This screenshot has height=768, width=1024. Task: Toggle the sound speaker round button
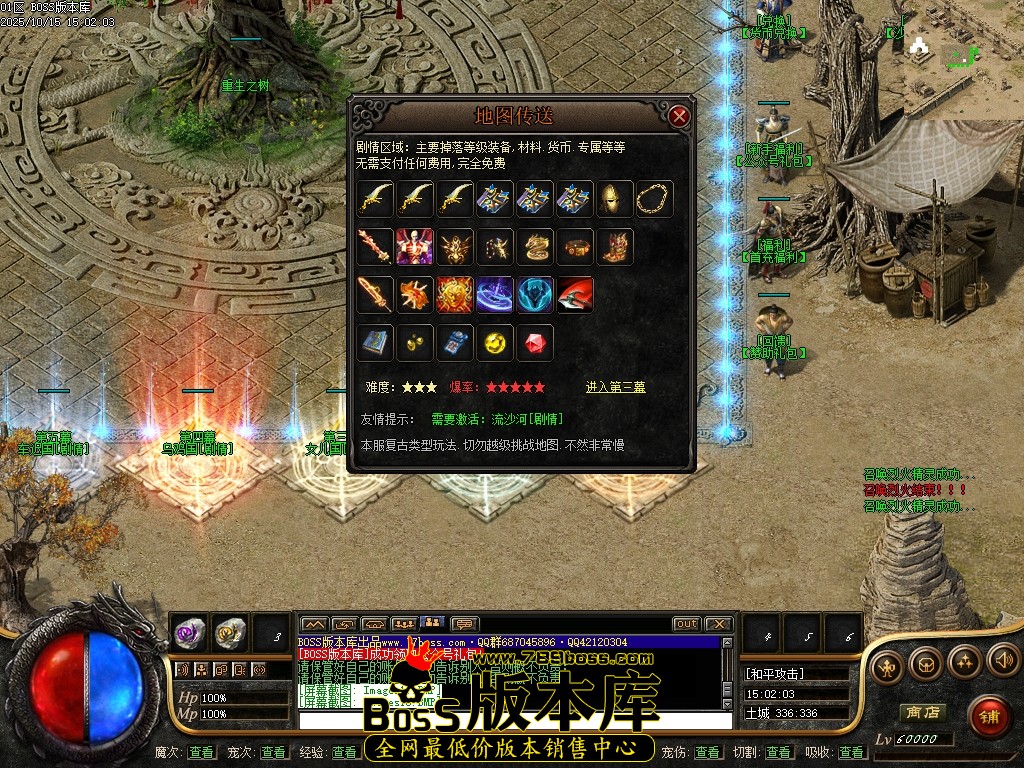1003,659
